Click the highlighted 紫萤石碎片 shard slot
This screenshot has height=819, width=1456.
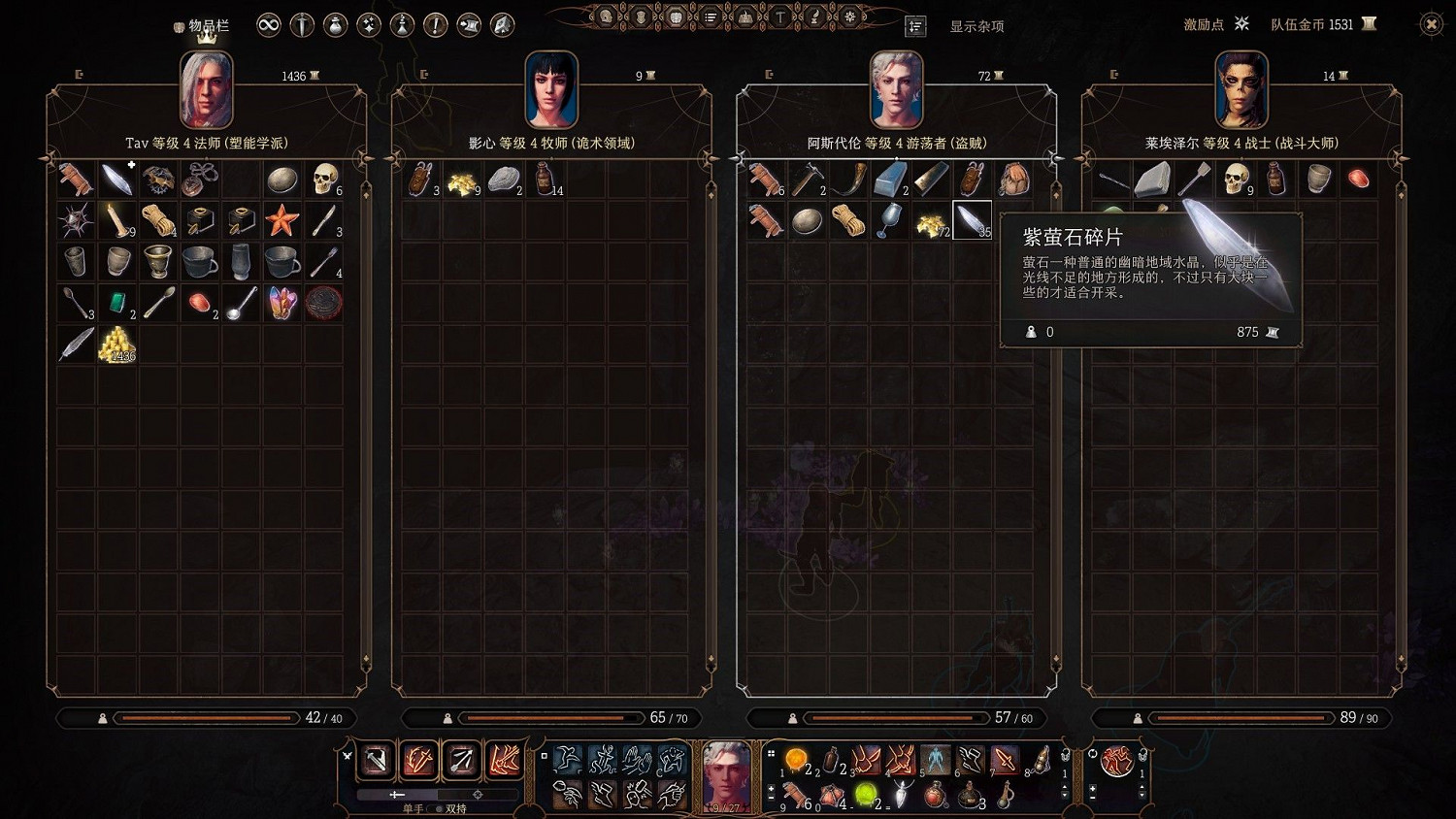(972, 220)
